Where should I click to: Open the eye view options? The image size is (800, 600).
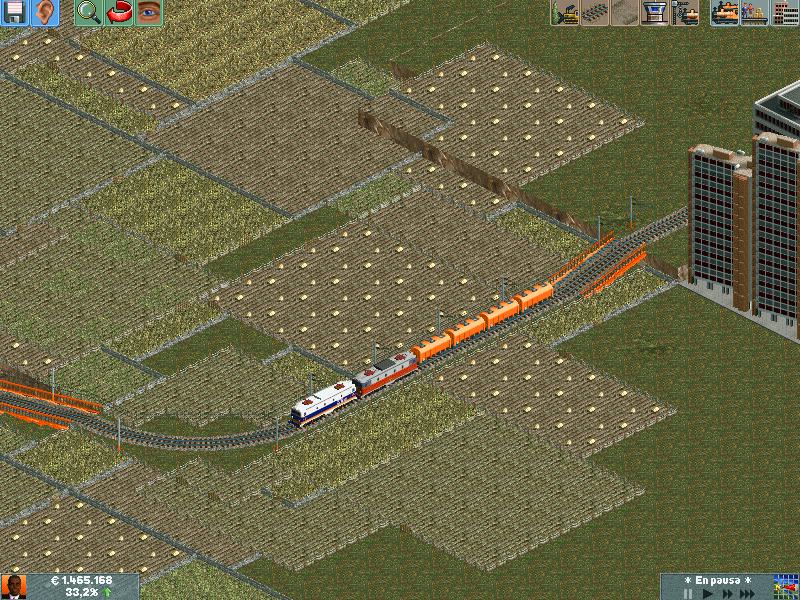[x=149, y=13]
